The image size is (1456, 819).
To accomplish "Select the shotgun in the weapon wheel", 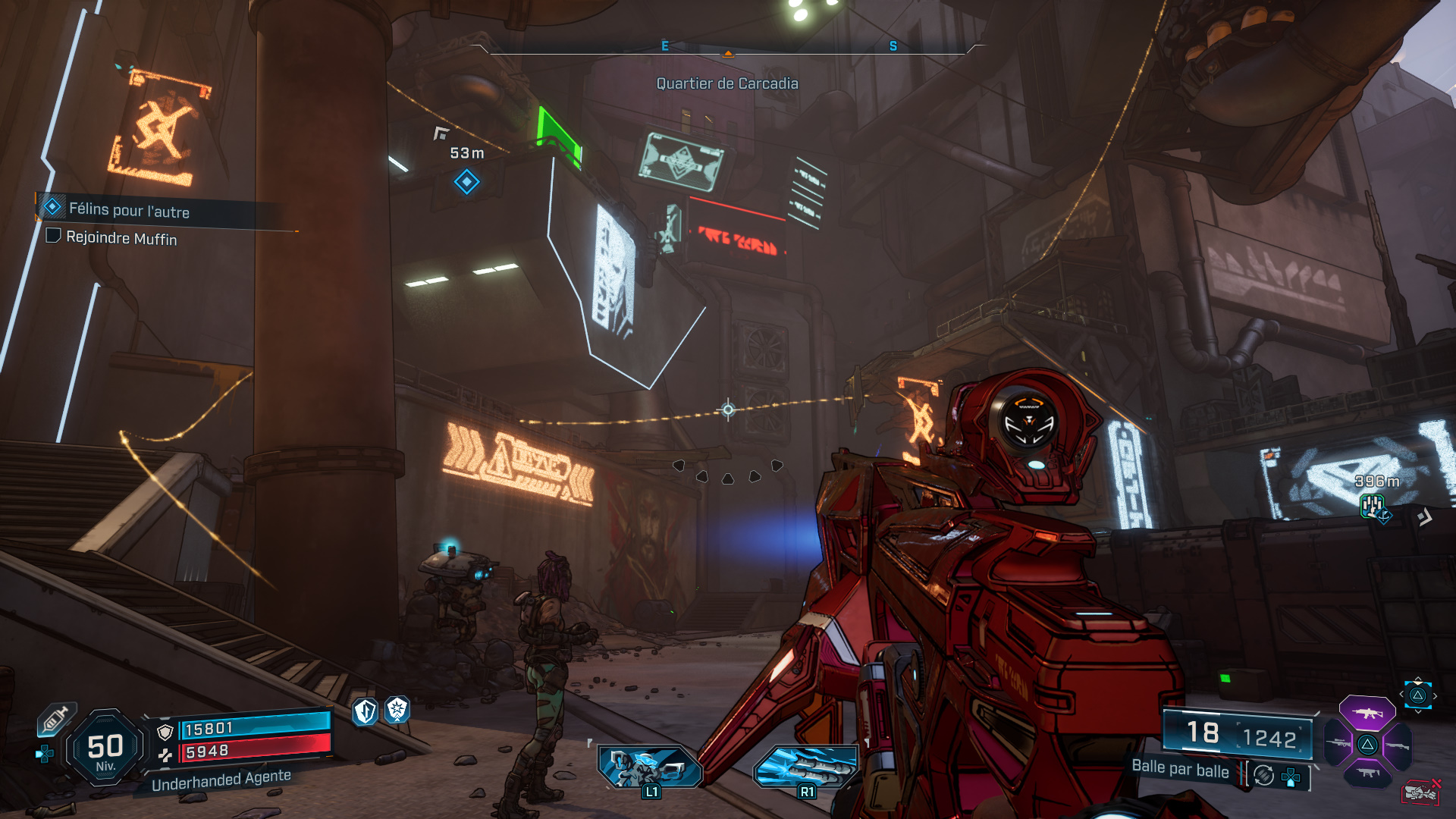I will (x=1398, y=745).
